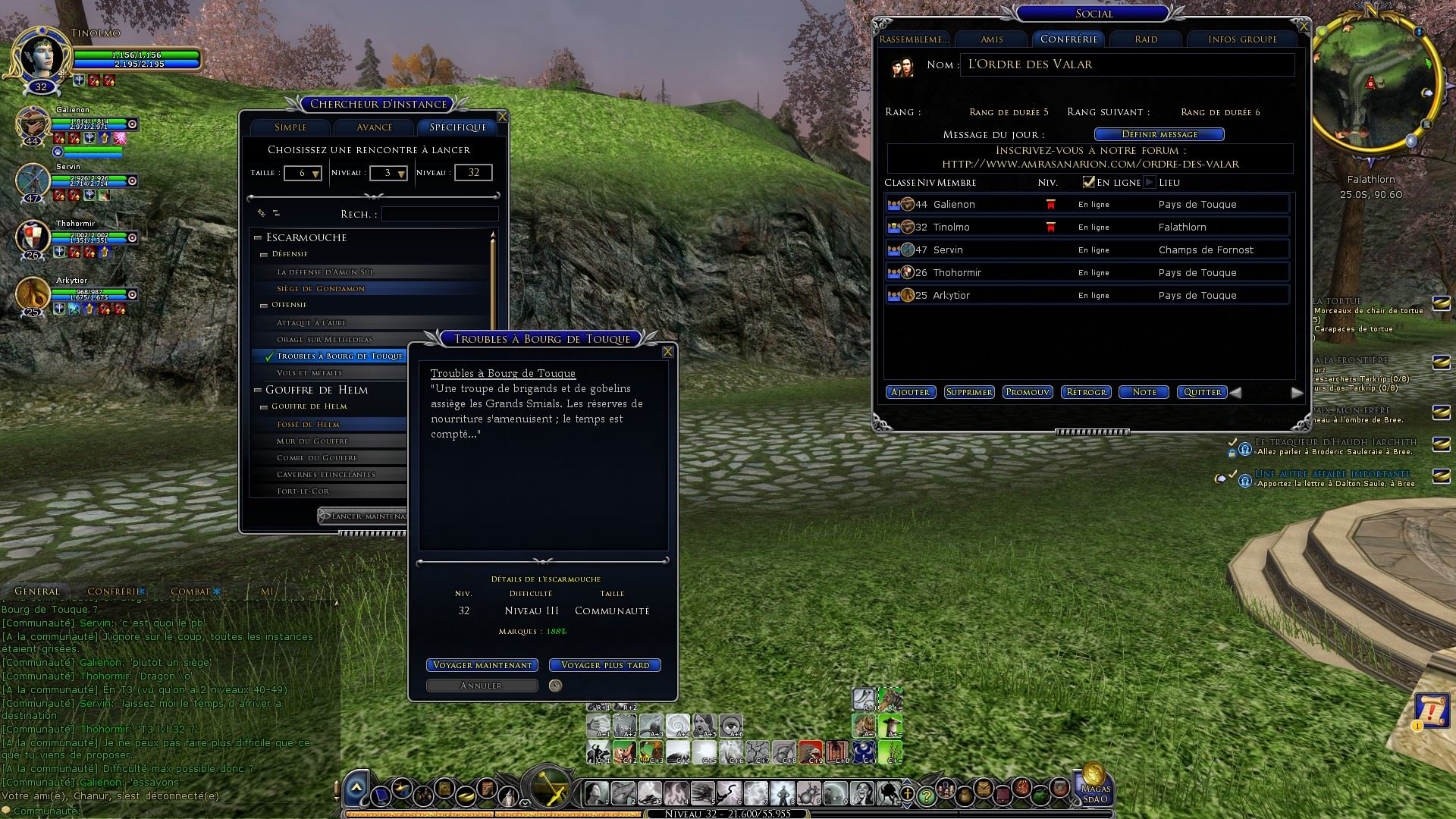Choose La Défense d'Amon Sûl entry

[325, 272]
